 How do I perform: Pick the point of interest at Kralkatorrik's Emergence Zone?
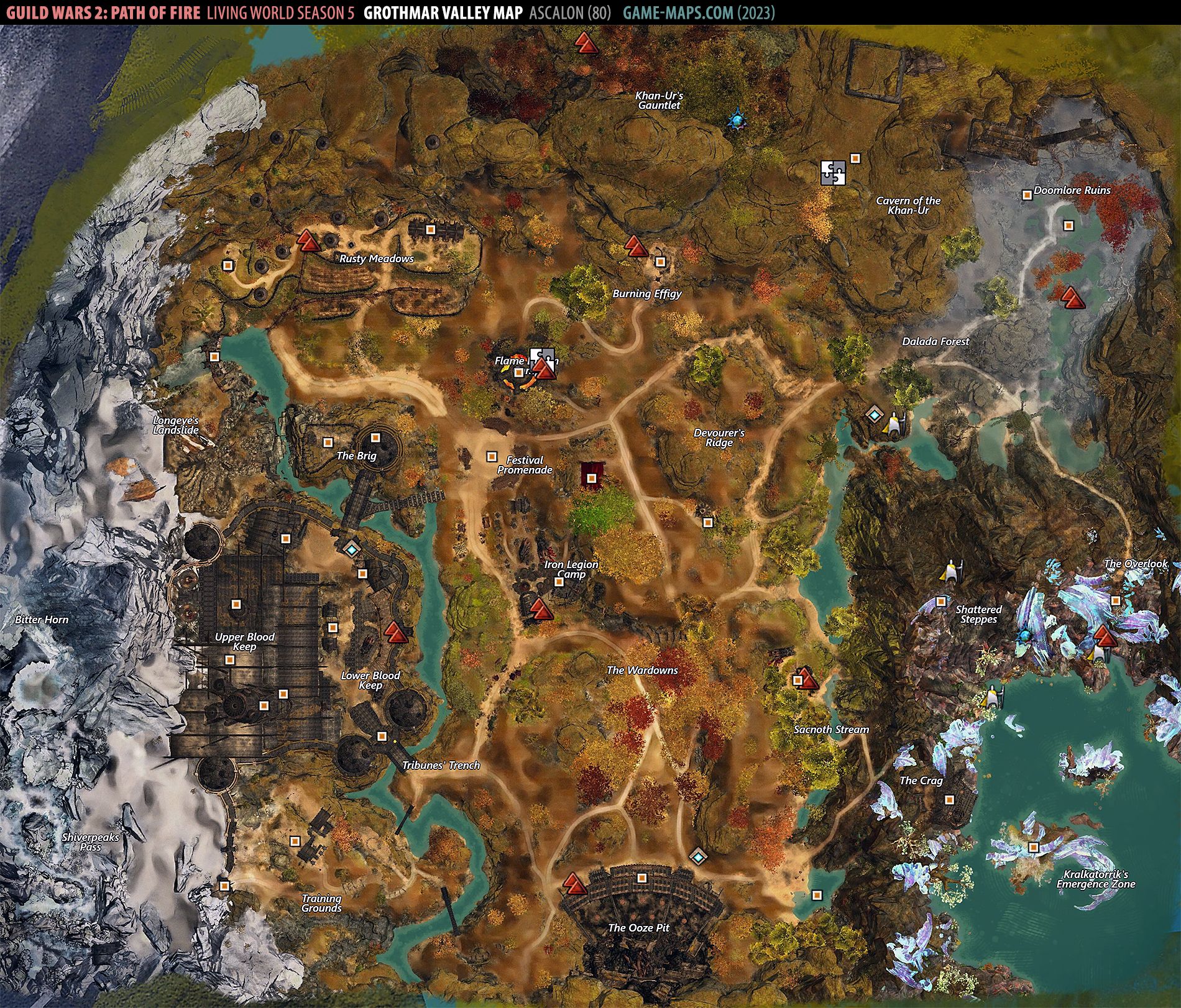[1033, 847]
